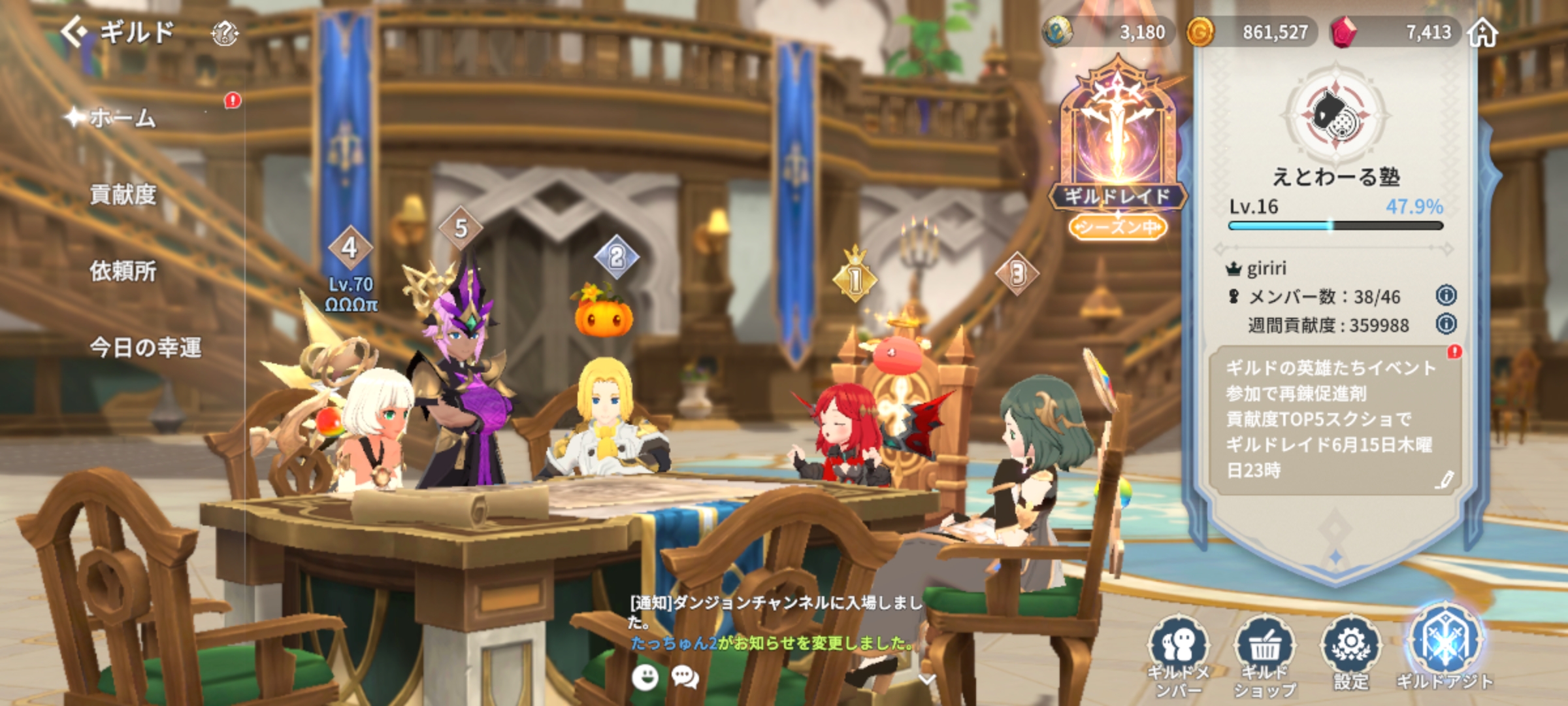The height and width of the screenshot is (706, 1568).
Task: Tap the red gem currency counter
Action: (1392, 32)
